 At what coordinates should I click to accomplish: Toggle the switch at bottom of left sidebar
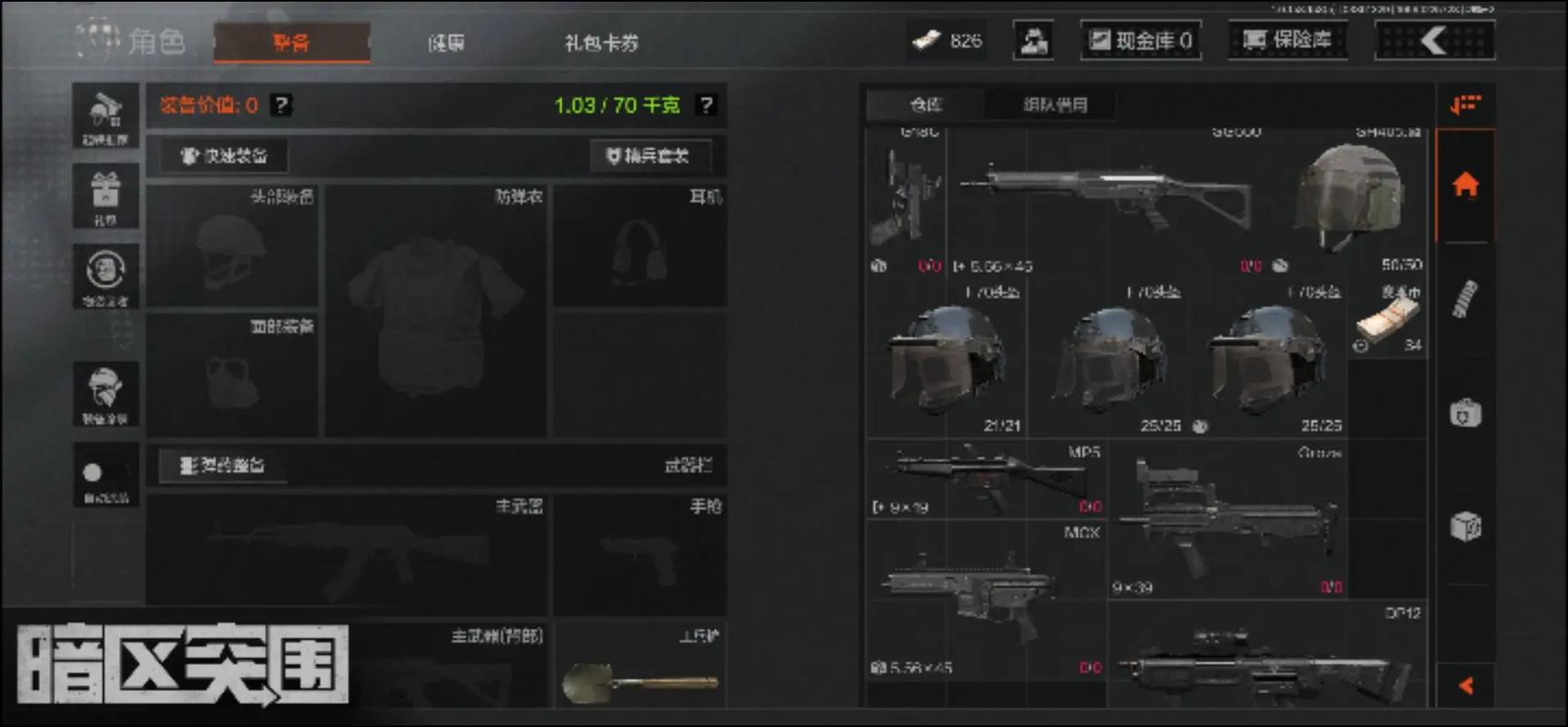(x=105, y=473)
